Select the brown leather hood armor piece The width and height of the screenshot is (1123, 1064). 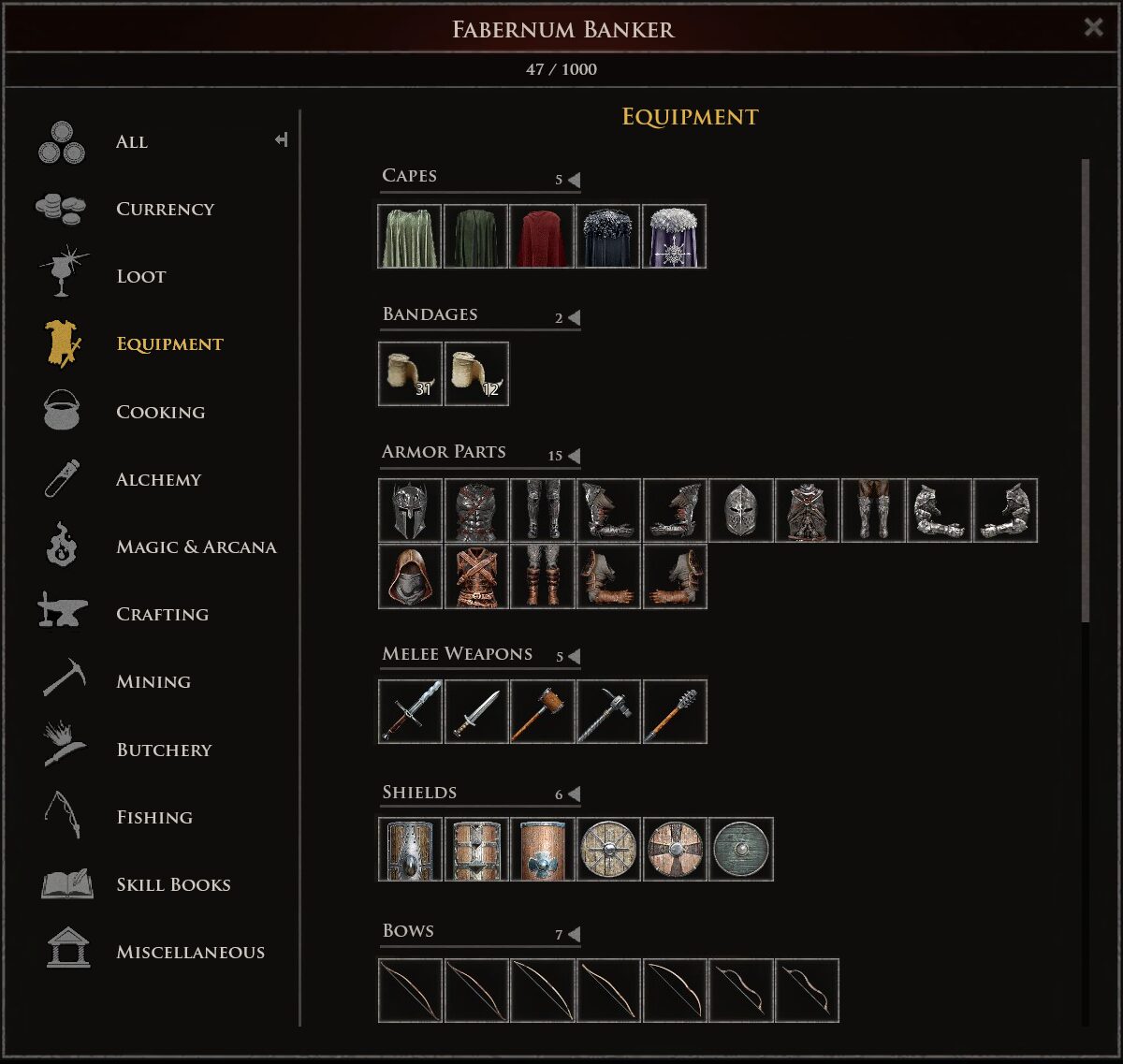tap(411, 577)
